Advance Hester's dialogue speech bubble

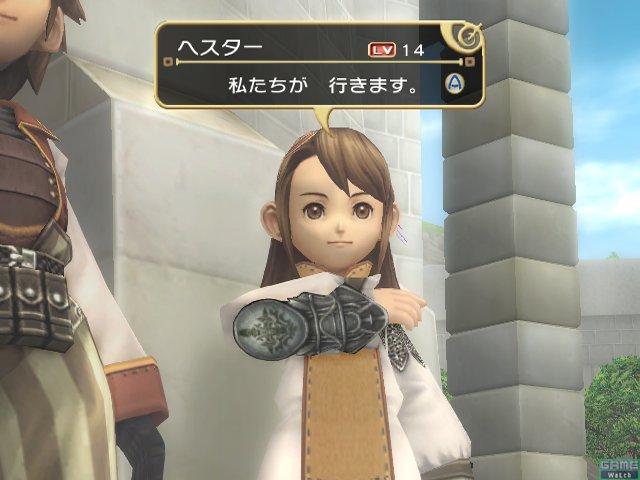point(453,84)
